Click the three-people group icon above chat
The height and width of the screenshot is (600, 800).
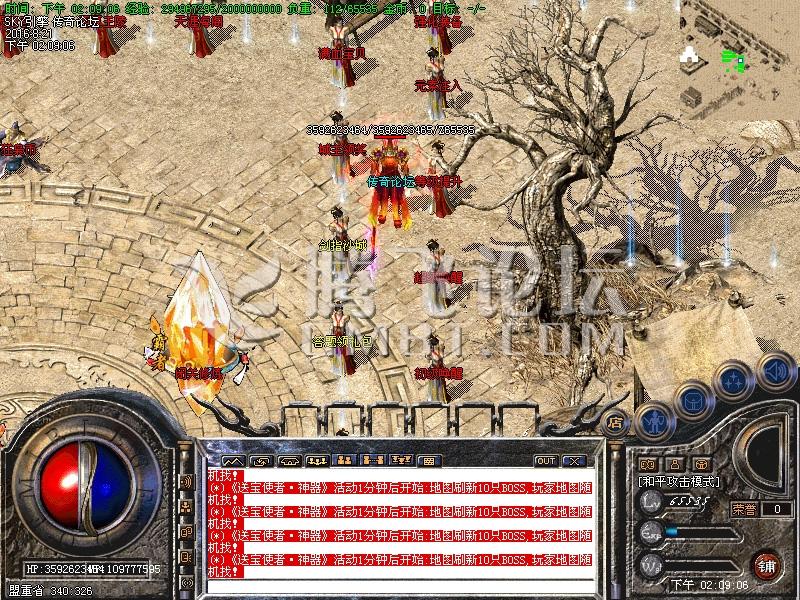point(316,461)
